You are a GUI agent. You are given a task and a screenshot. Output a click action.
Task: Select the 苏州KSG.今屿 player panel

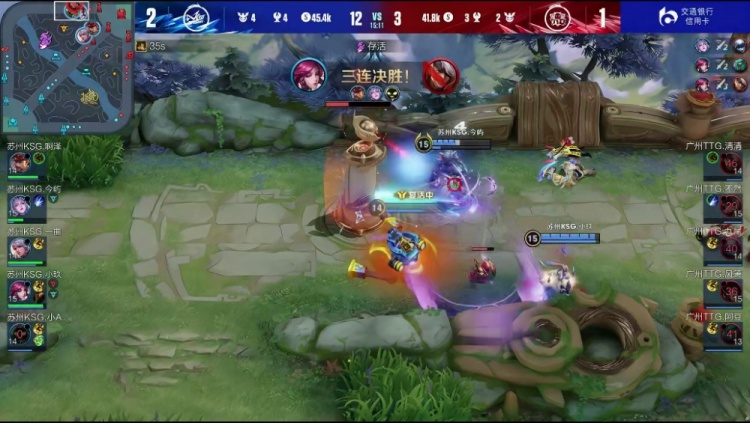(30, 202)
